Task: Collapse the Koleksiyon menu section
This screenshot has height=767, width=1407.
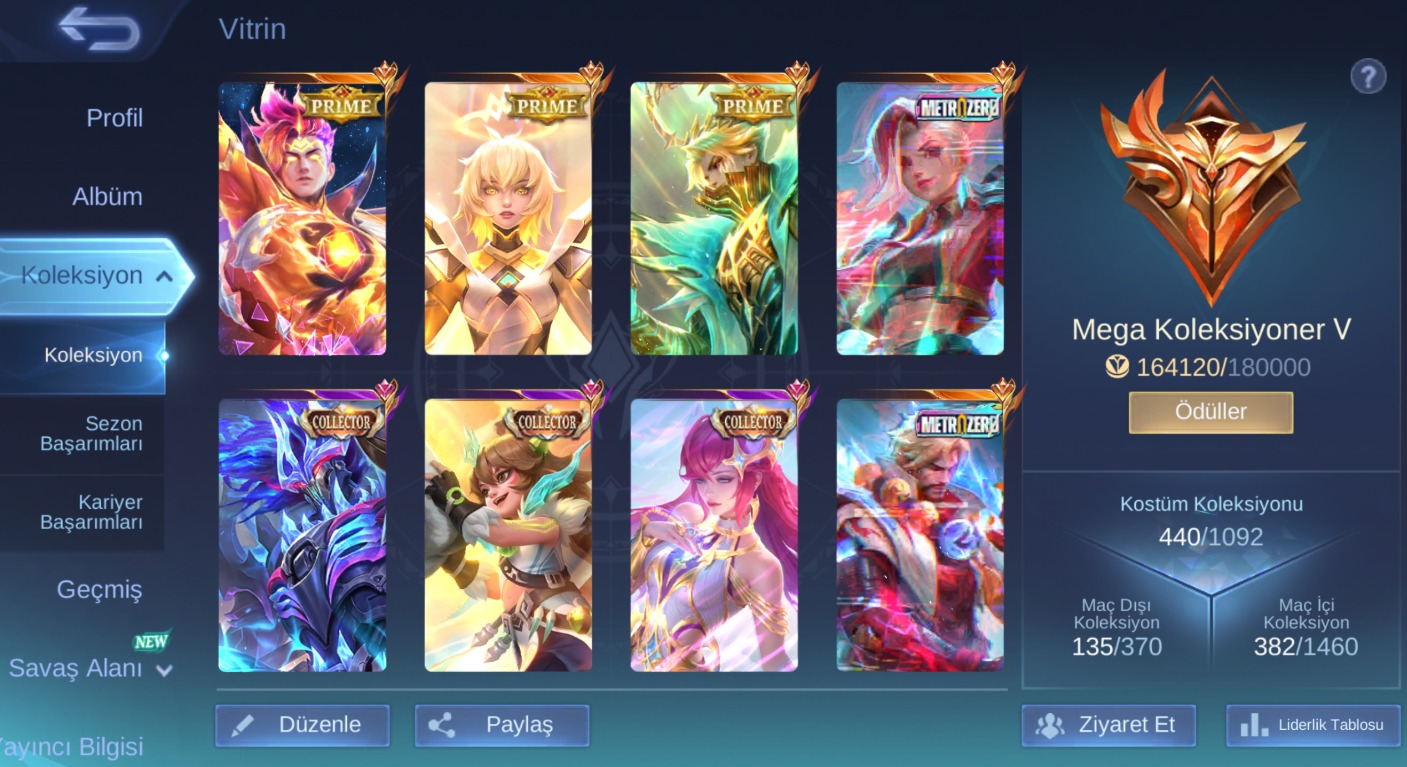Action: tap(165, 276)
